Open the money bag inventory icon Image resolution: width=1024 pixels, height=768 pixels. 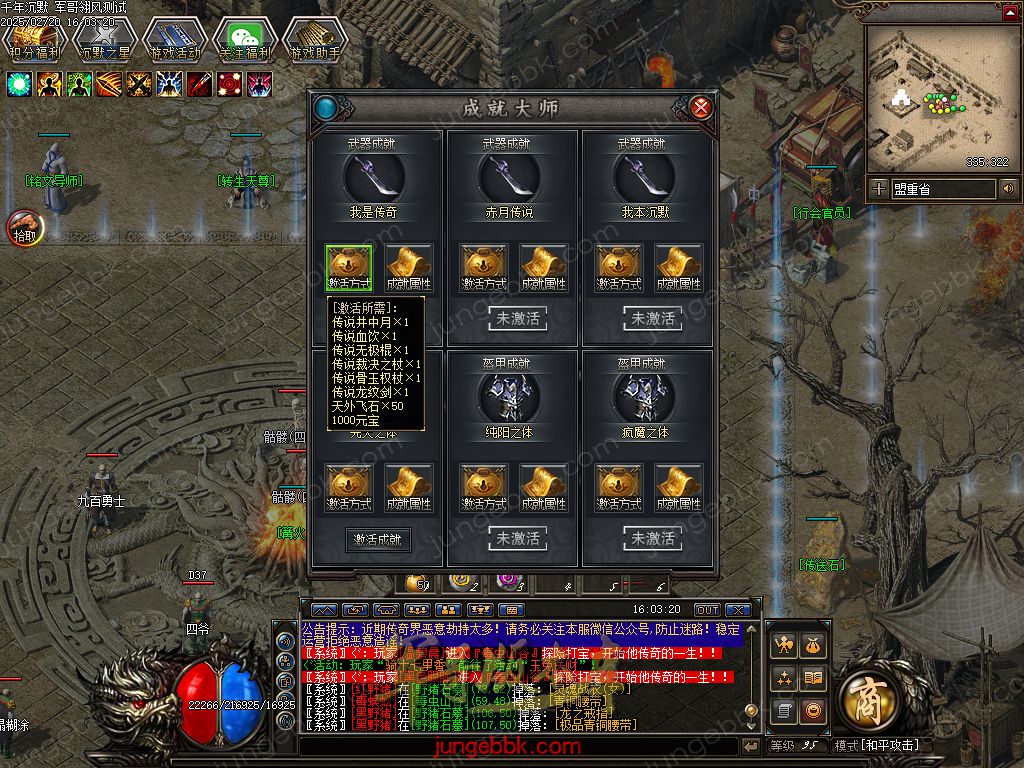point(814,647)
